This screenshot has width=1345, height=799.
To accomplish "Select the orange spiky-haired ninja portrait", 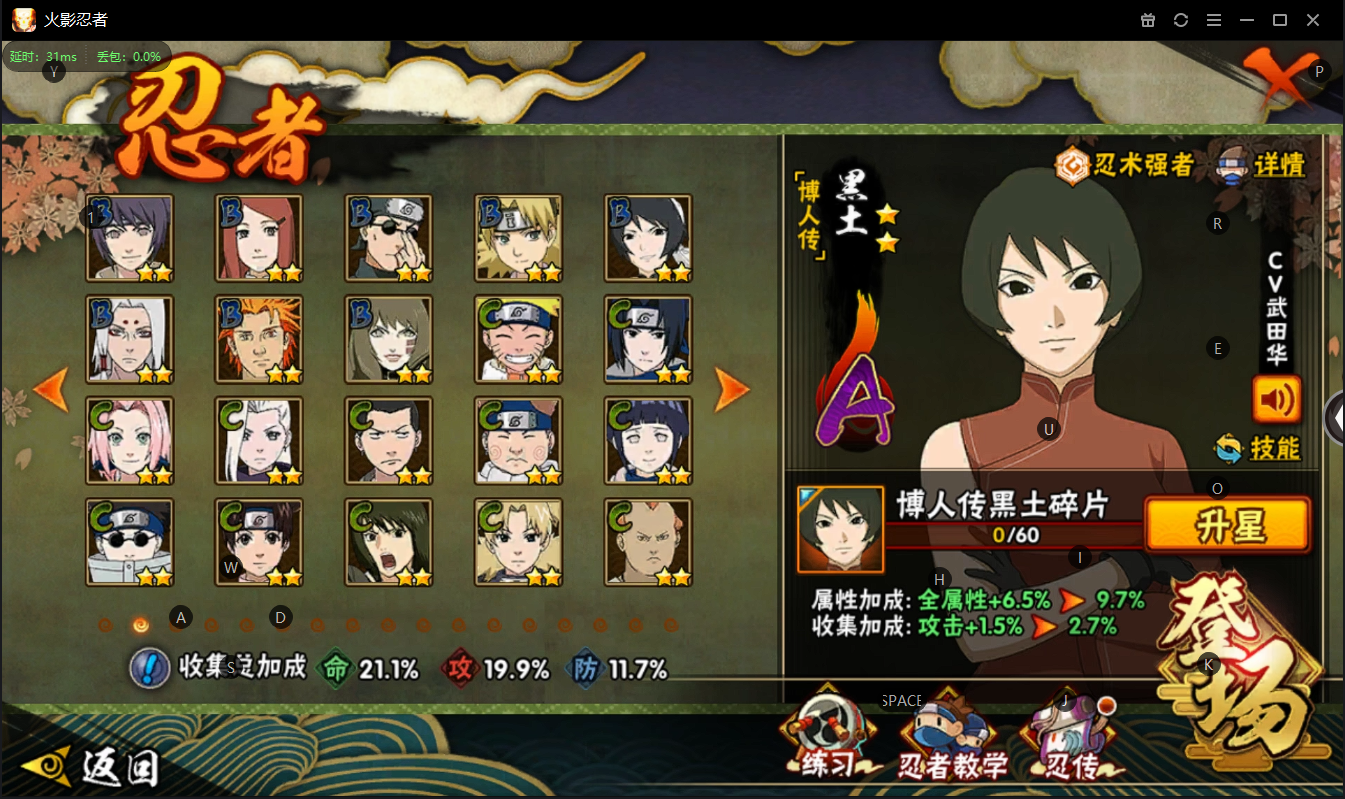I will pyautogui.click(x=259, y=339).
